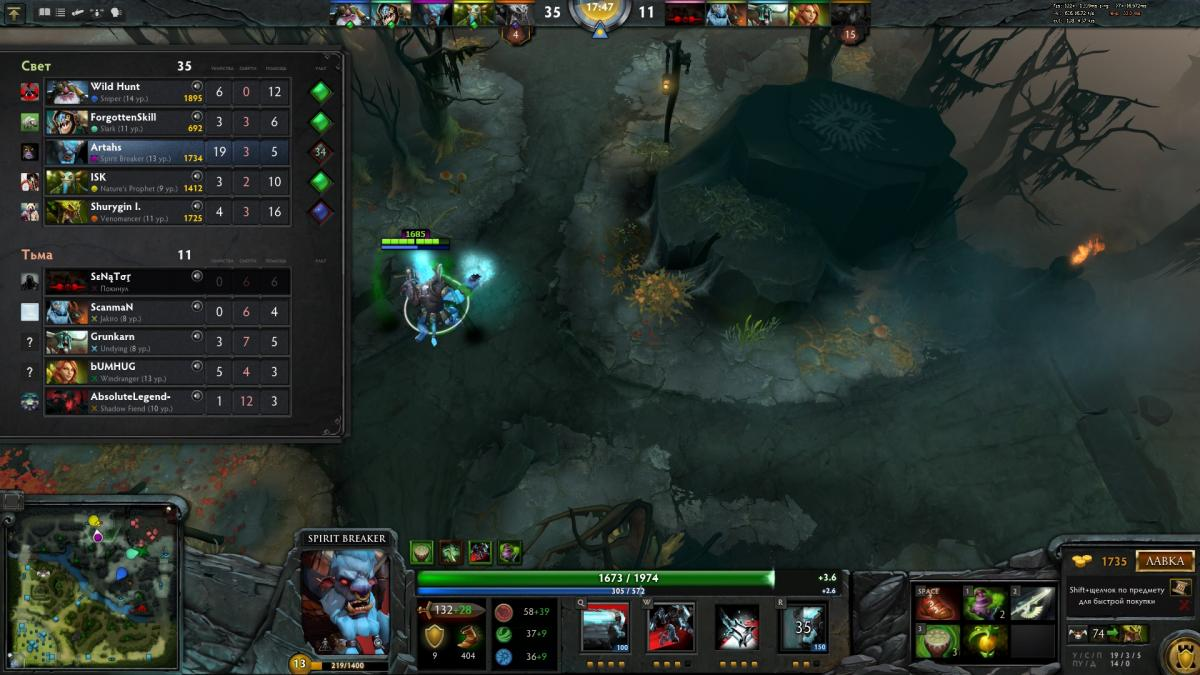Select the glowing yellow fruit inventory item
This screenshot has width=1200, height=675.
984,638
